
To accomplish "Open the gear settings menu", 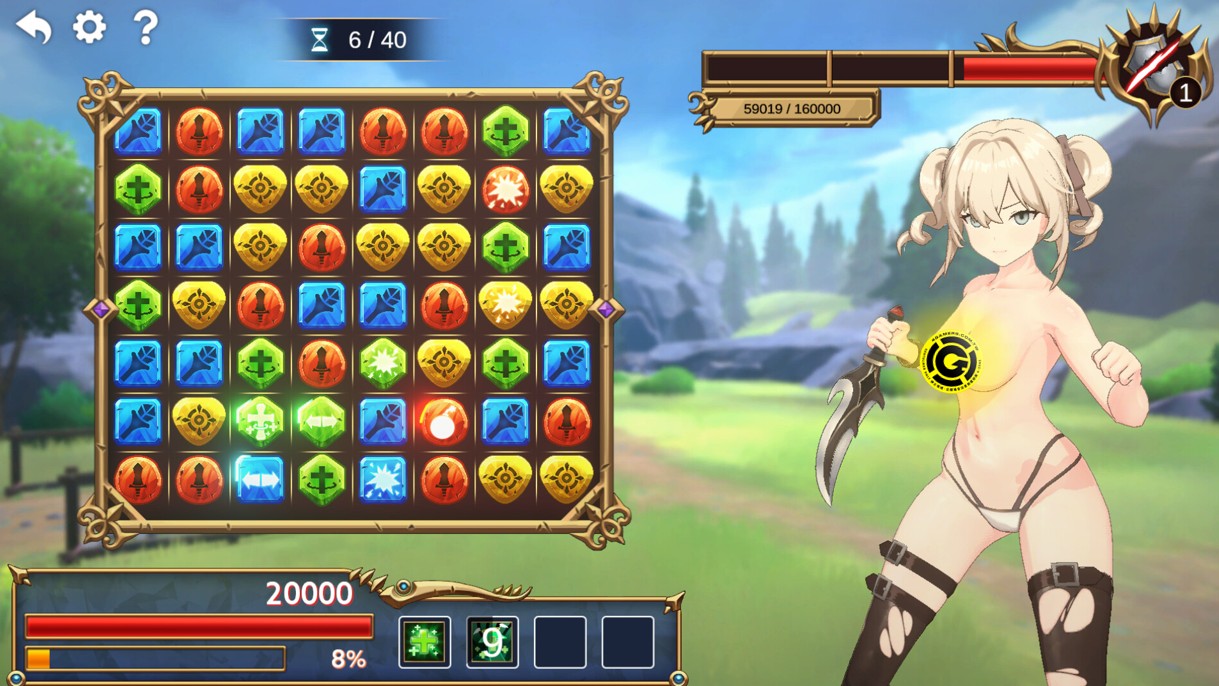I will pyautogui.click(x=89, y=27).
